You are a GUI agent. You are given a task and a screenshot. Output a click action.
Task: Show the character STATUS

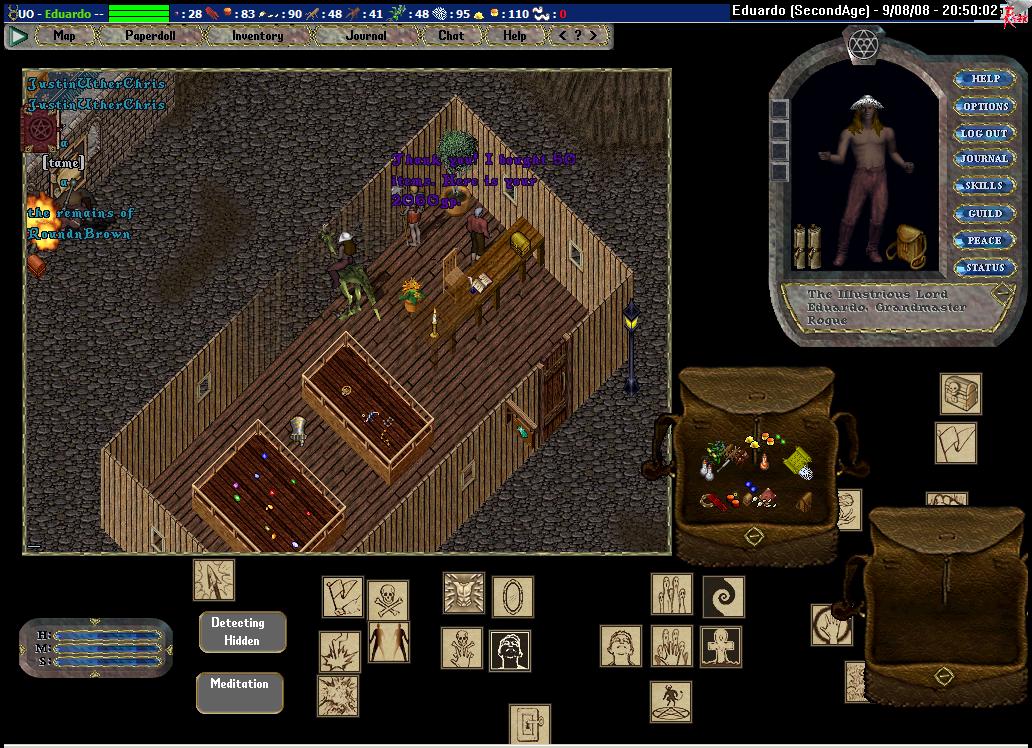[x=984, y=268]
